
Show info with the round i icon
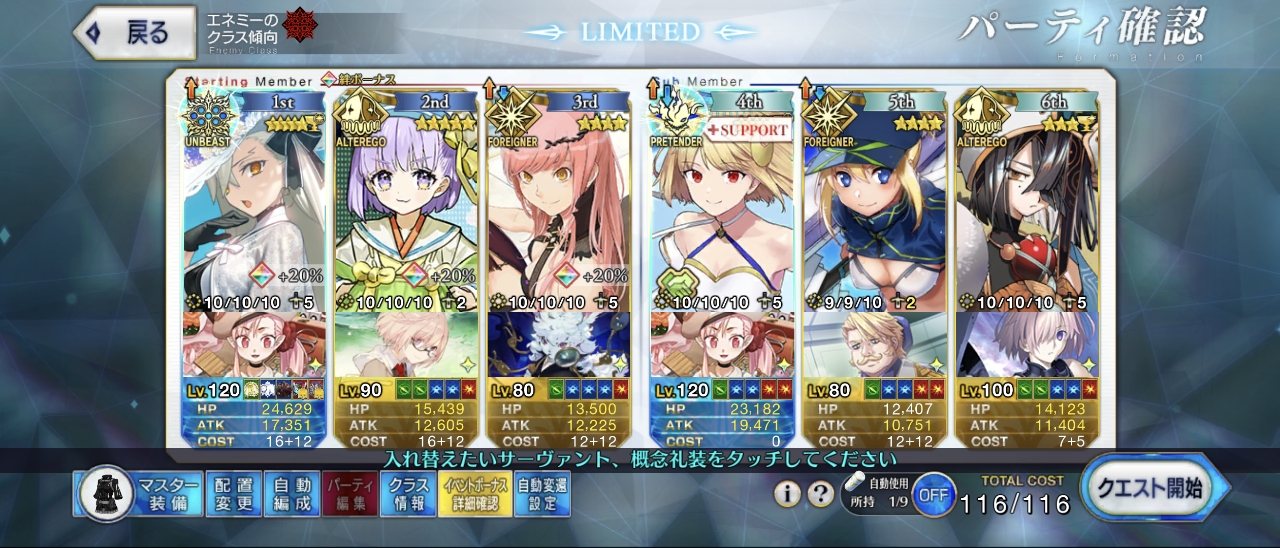(x=787, y=493)
